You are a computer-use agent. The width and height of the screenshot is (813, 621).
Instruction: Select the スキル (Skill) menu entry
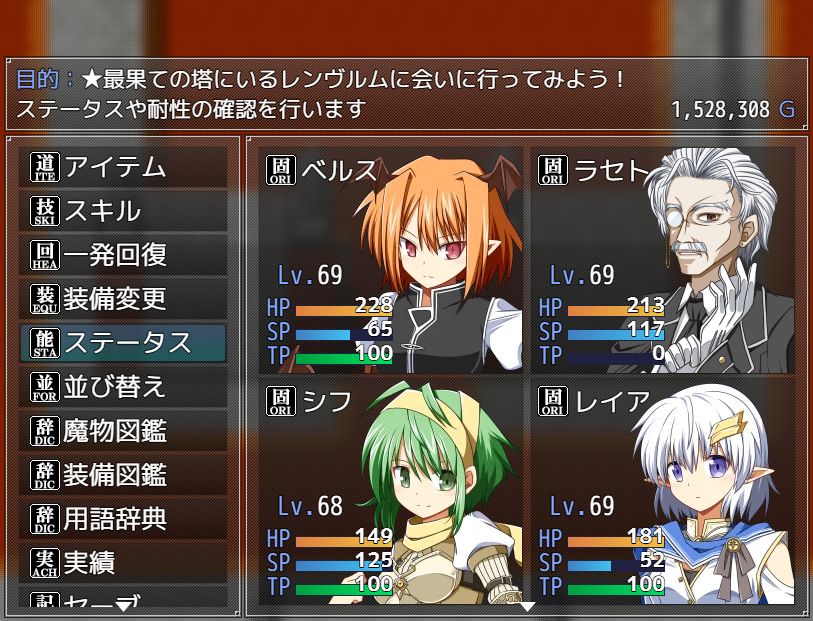123,211
